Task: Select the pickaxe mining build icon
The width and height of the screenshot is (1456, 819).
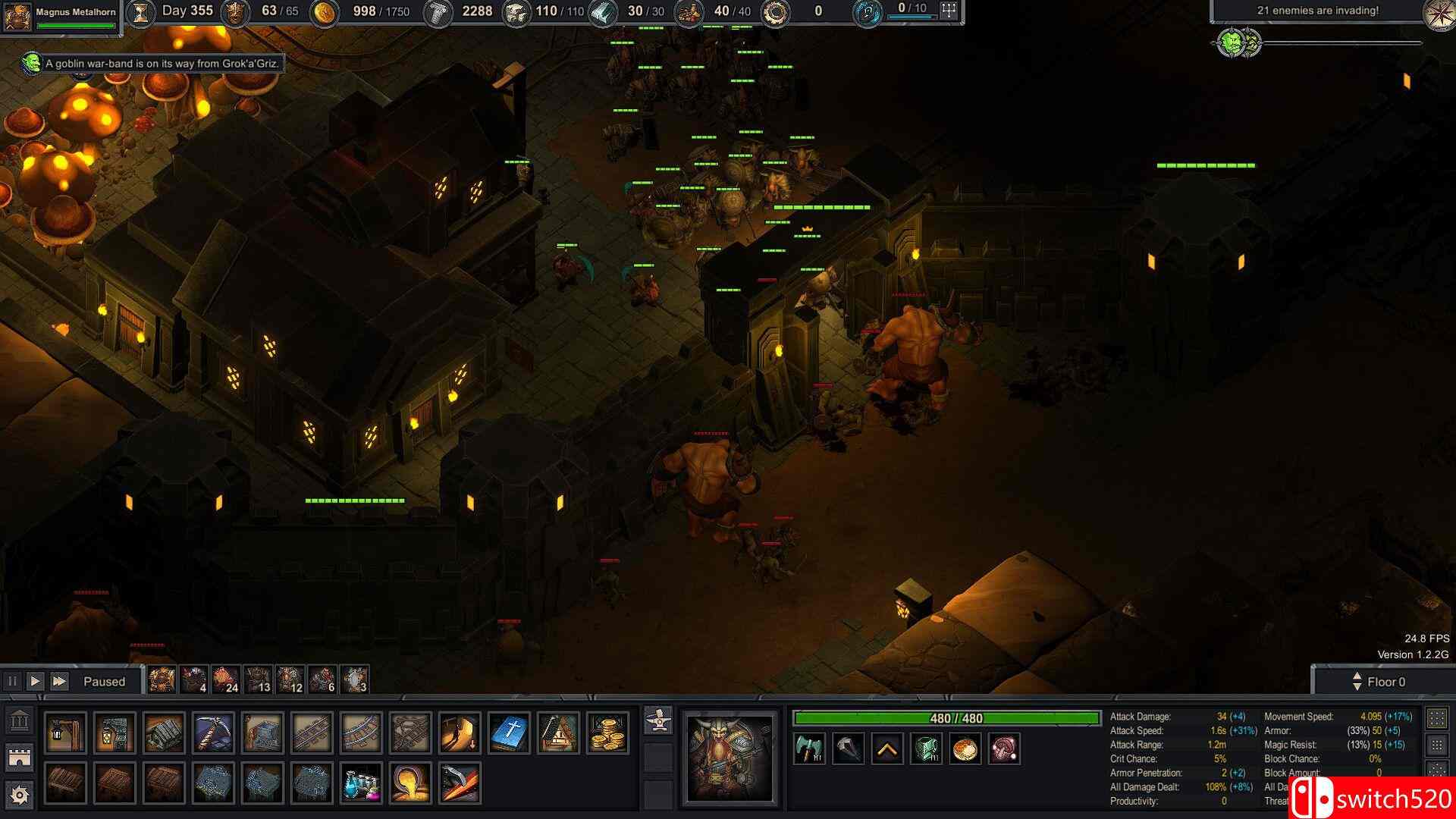Action: (x=214, y=733)
